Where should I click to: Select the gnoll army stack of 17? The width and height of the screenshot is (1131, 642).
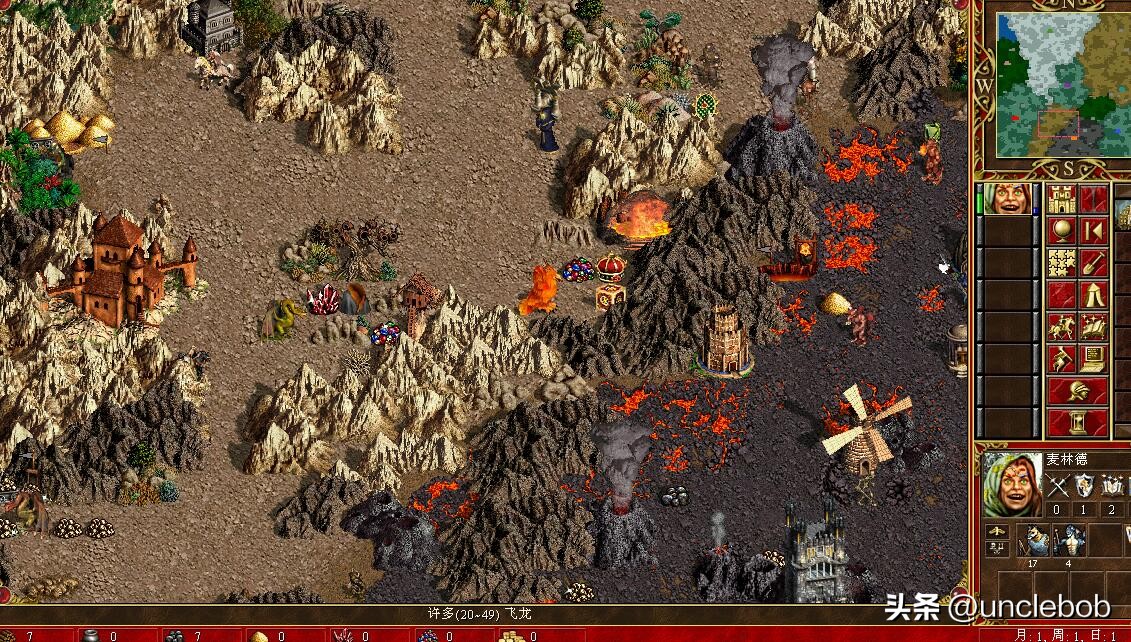click(1034, 541)
